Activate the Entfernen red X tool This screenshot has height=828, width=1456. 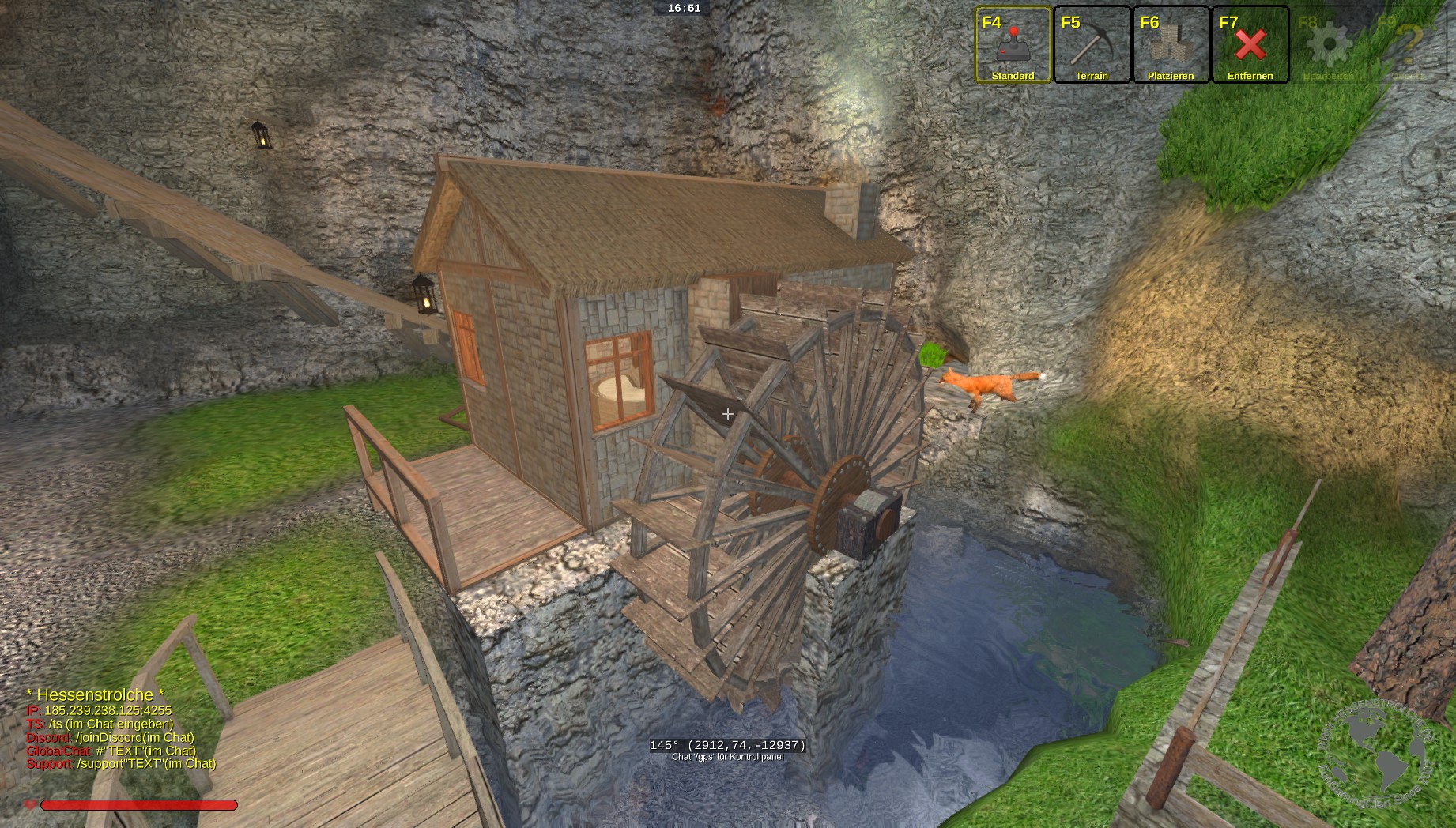[x=1250, y=45]
